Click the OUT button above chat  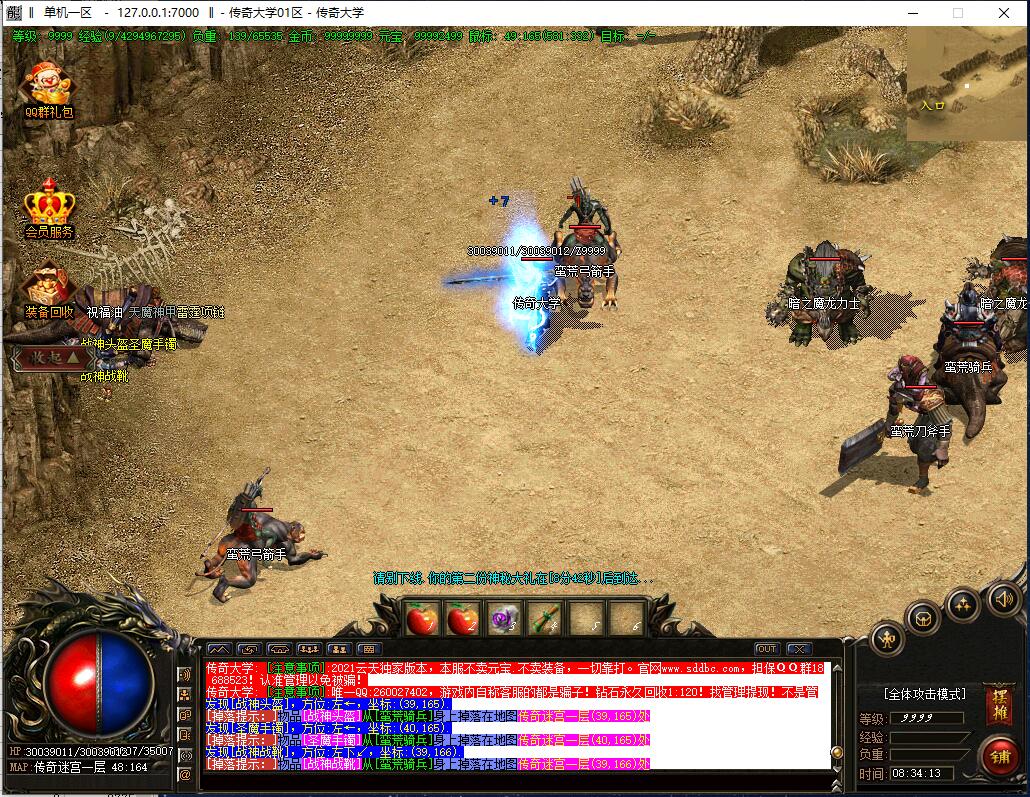(x=767, y=649)
